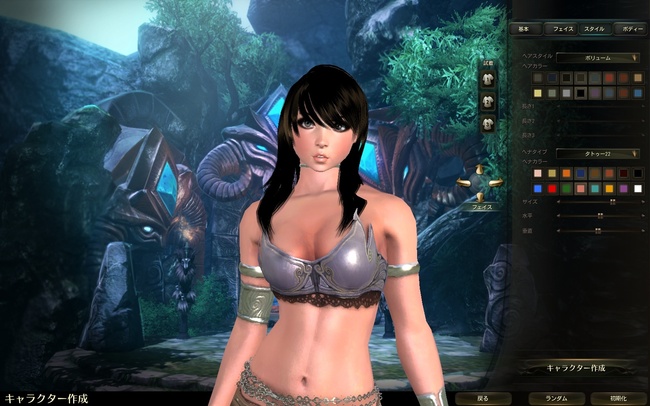Select the pale yellow hair color swatch

[x=539, y=93]
